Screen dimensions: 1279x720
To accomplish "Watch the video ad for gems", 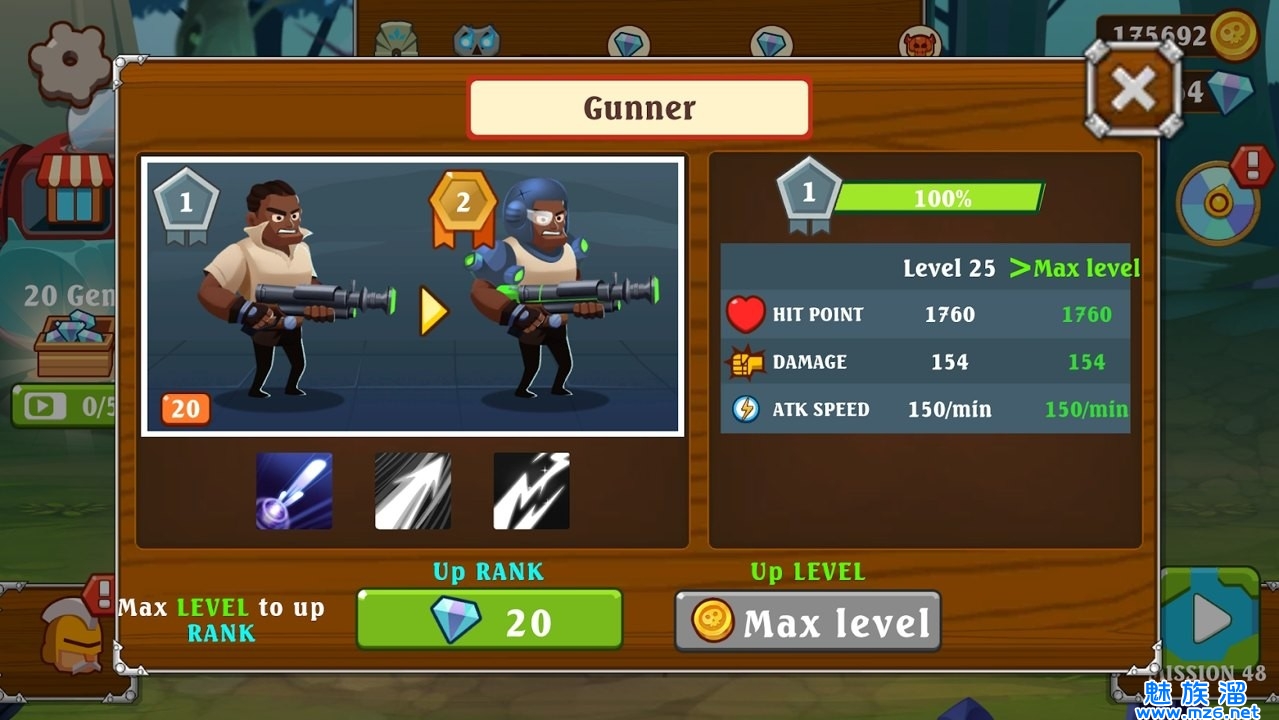I will point(62,406).
